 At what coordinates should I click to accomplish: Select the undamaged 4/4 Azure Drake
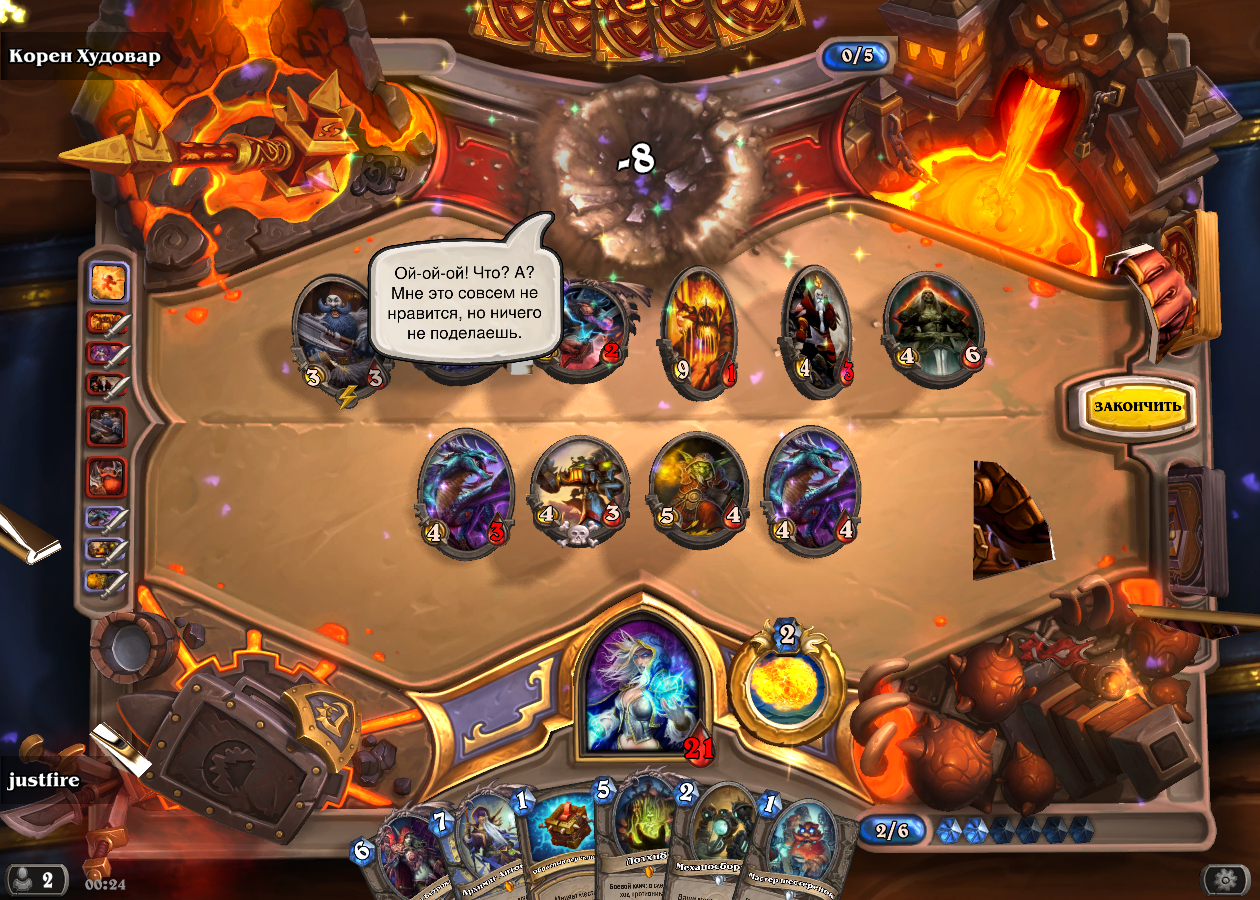pos(811,490)
